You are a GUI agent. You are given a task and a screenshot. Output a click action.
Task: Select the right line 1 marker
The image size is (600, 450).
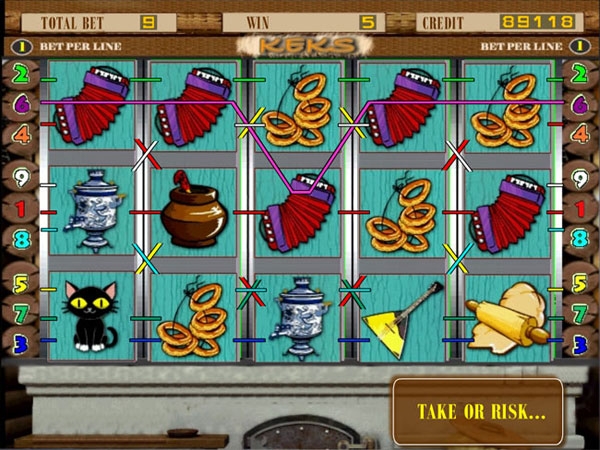coord(579,209)
